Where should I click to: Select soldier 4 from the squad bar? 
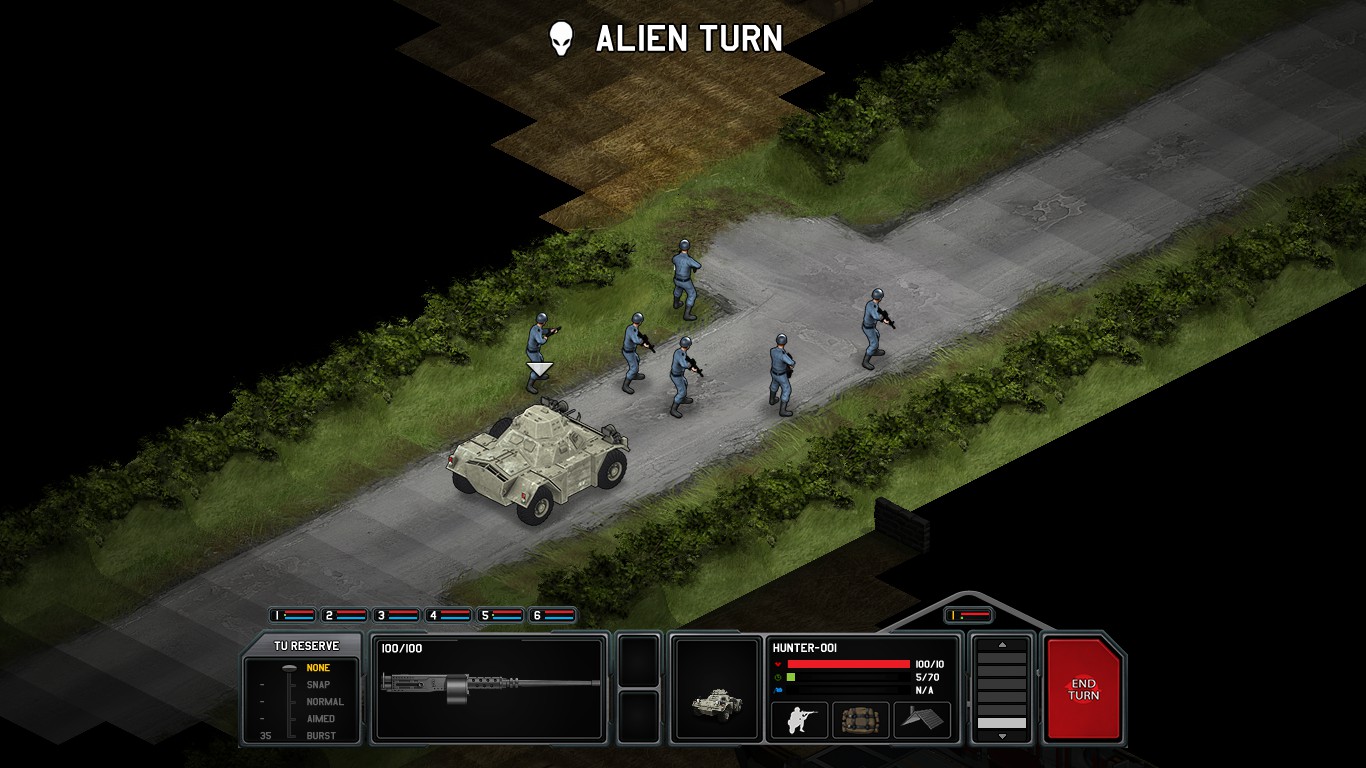click(x=448, y=615)
